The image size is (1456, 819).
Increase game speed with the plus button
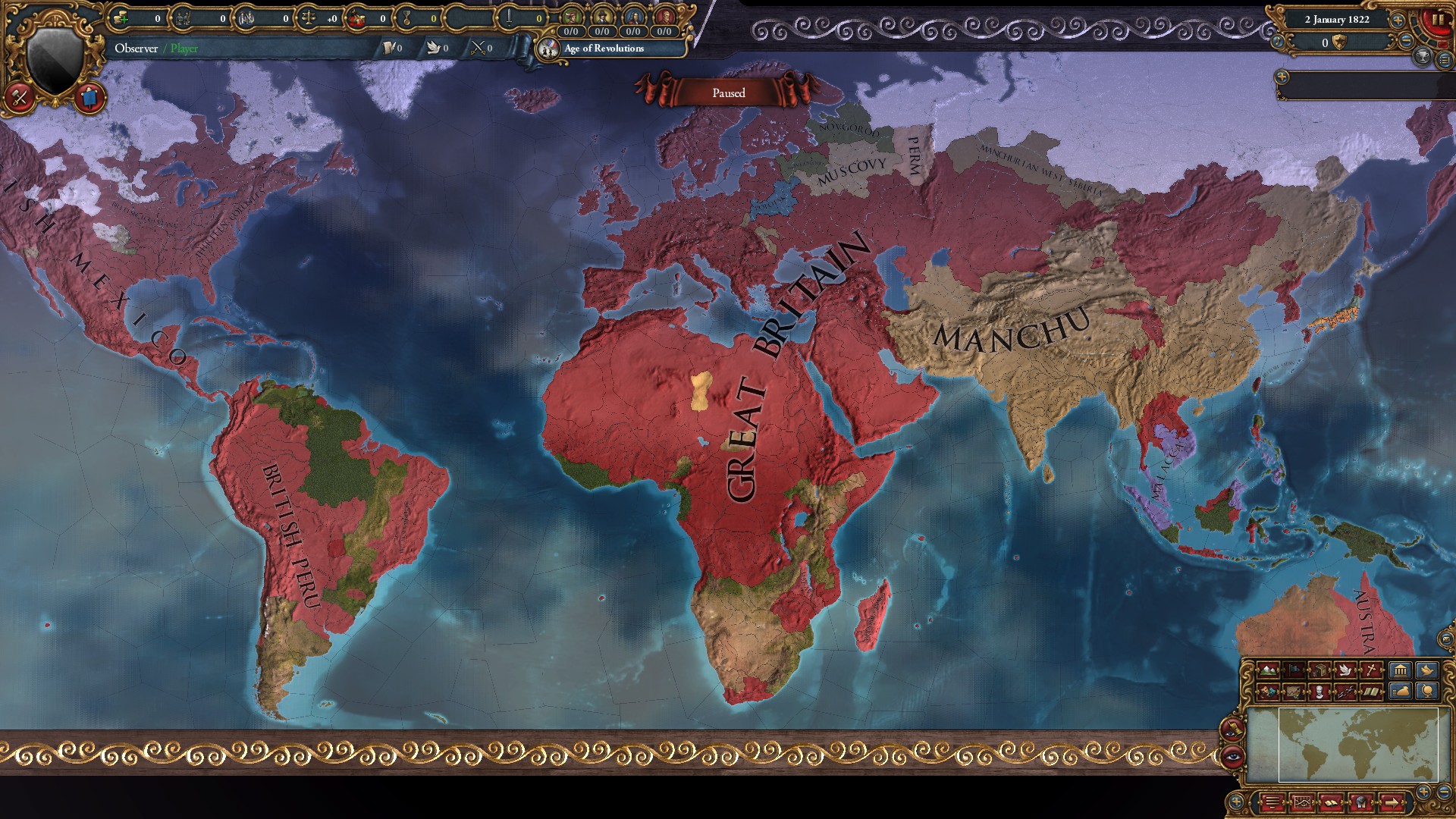click(1398, 20)
